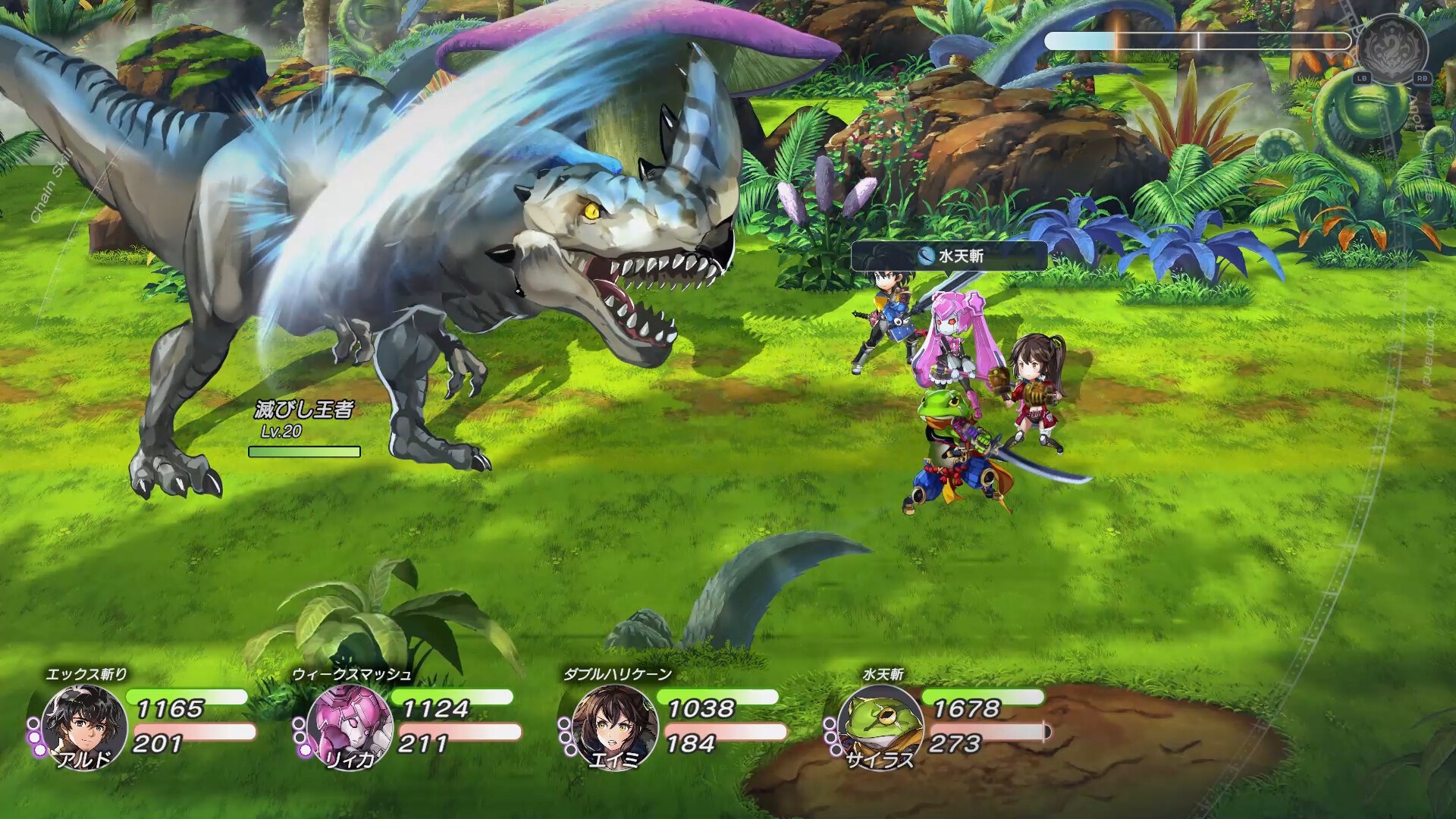Click the water element icon in the 水天斬 banner

click(x=927, y=257)
